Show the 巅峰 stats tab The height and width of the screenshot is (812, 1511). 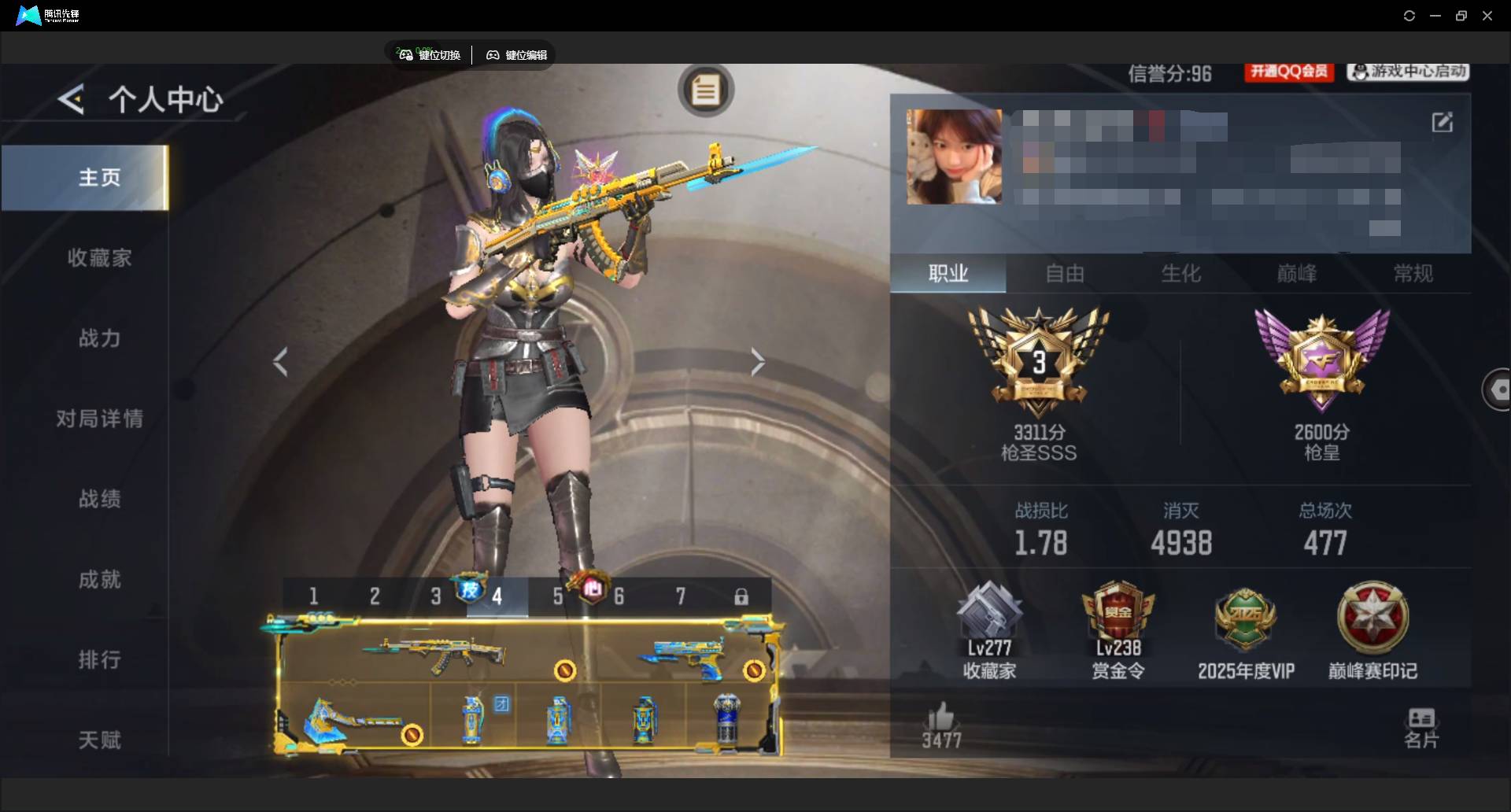tap(1296, 274)
